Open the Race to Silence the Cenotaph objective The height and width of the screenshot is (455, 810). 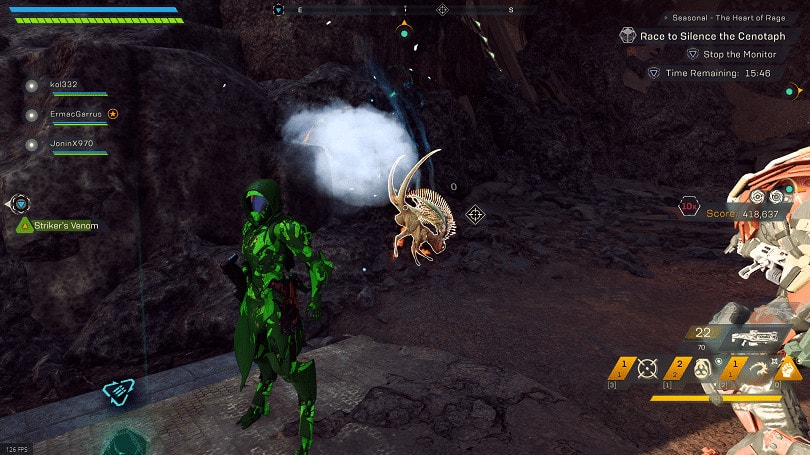tap(708, 35)
